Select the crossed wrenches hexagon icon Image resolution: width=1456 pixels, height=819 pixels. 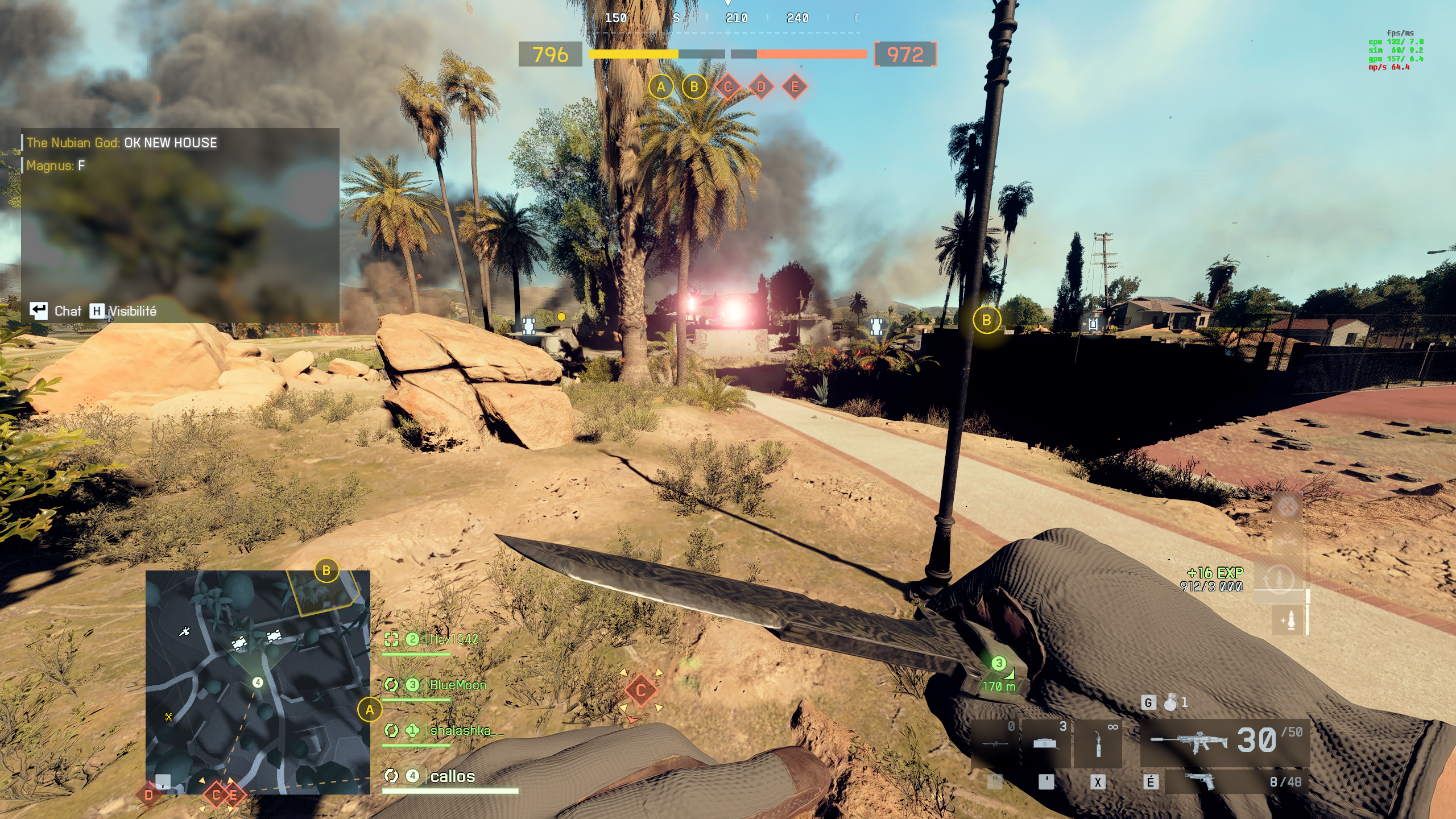click(1287, 505)
